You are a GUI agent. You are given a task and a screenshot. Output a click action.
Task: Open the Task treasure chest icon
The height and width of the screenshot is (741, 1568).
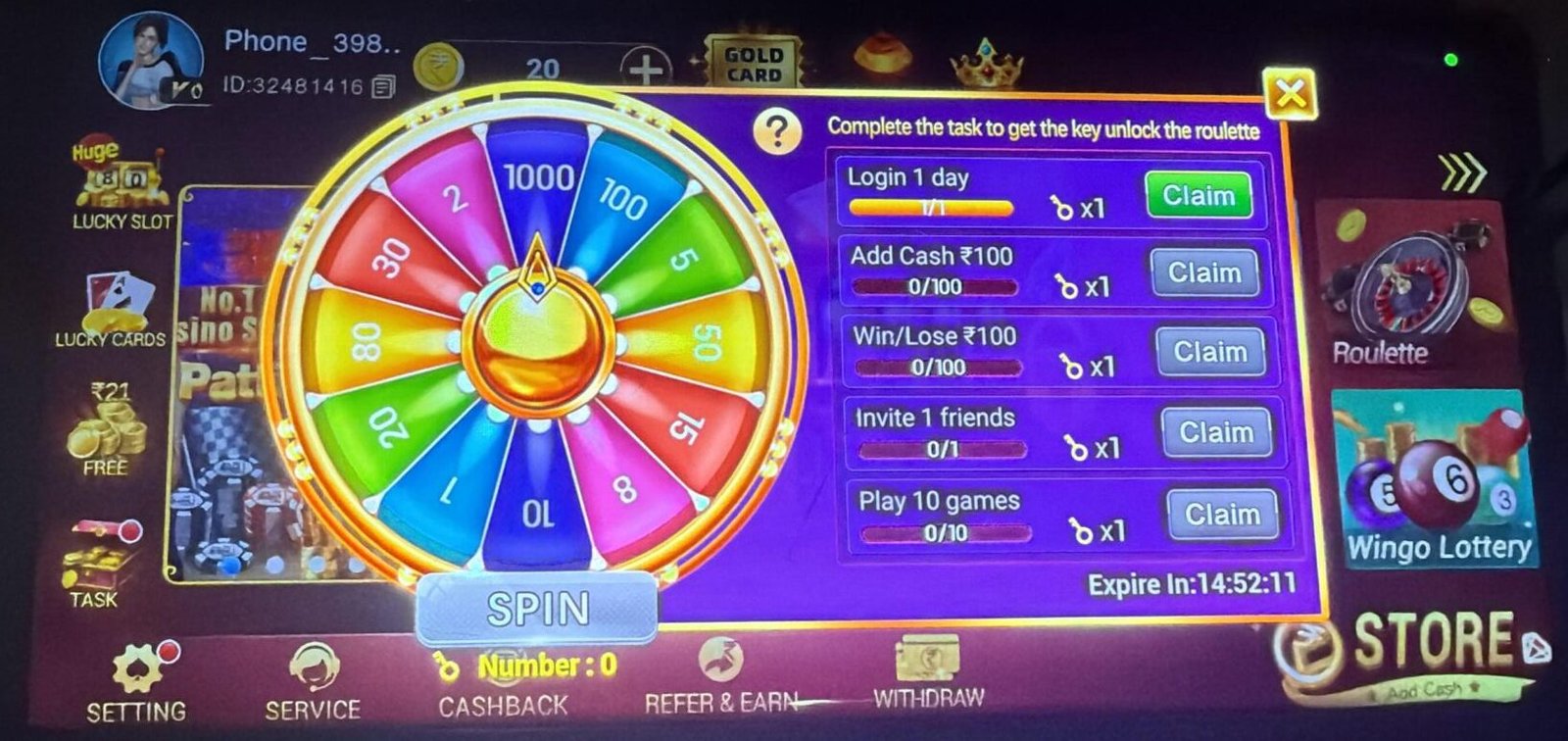pyautogui.click(x=95, y=561)
